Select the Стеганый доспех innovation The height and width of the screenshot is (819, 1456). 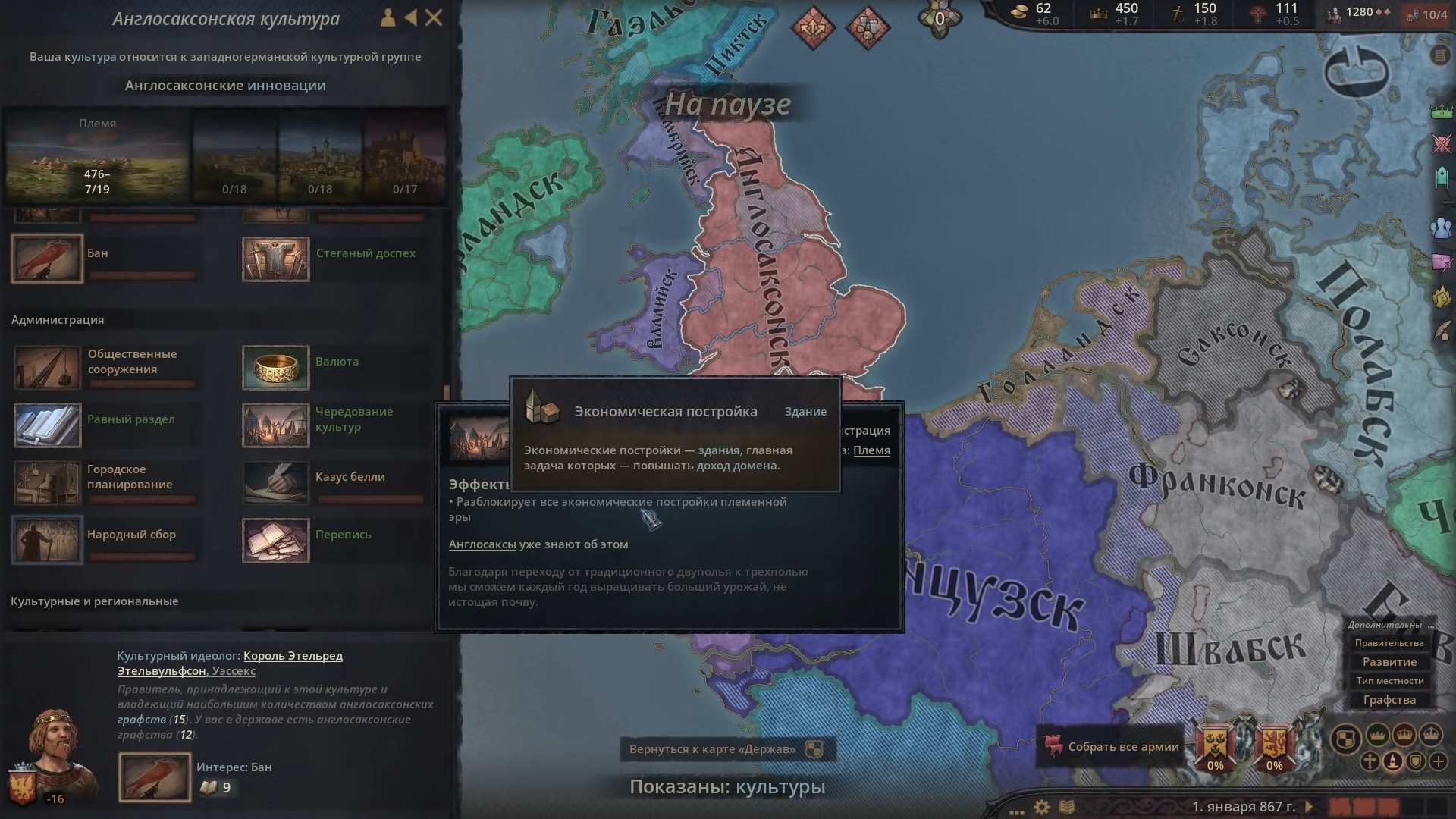pyautogui.click(x=276, y=259)
